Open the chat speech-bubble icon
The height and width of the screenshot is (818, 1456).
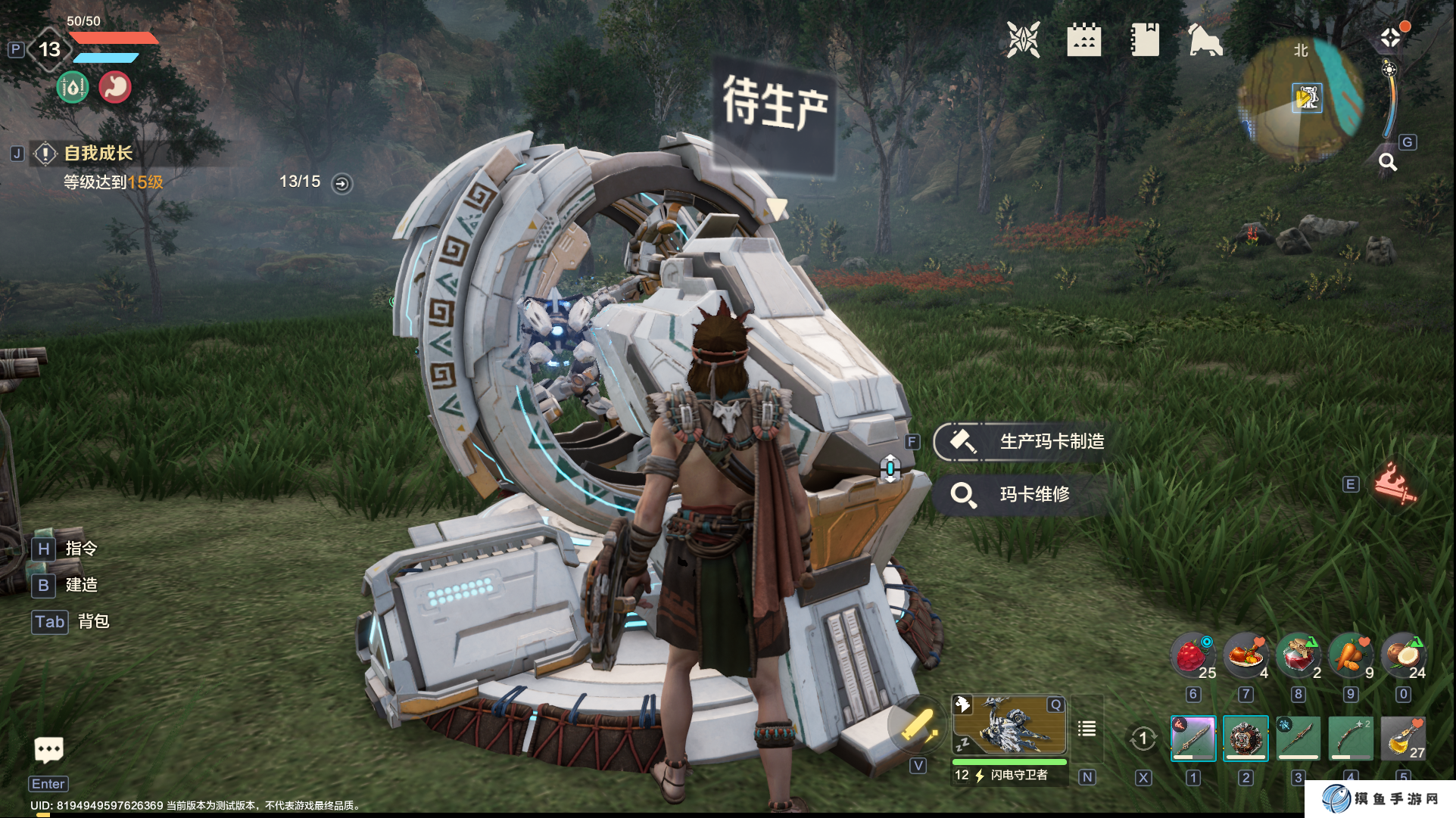pyautogui.click(x=49, y=750)
